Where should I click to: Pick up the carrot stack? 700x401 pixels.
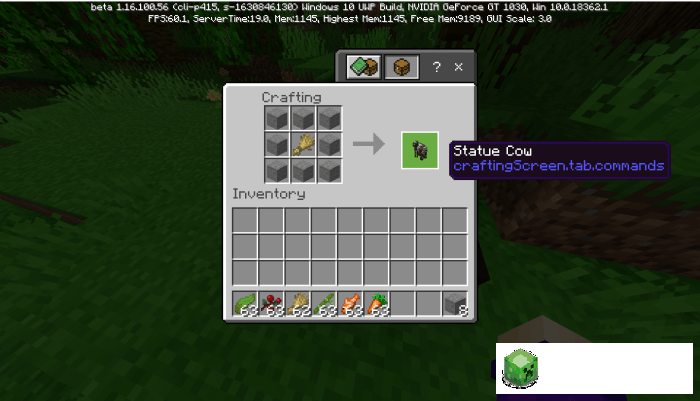click(376, 303)
